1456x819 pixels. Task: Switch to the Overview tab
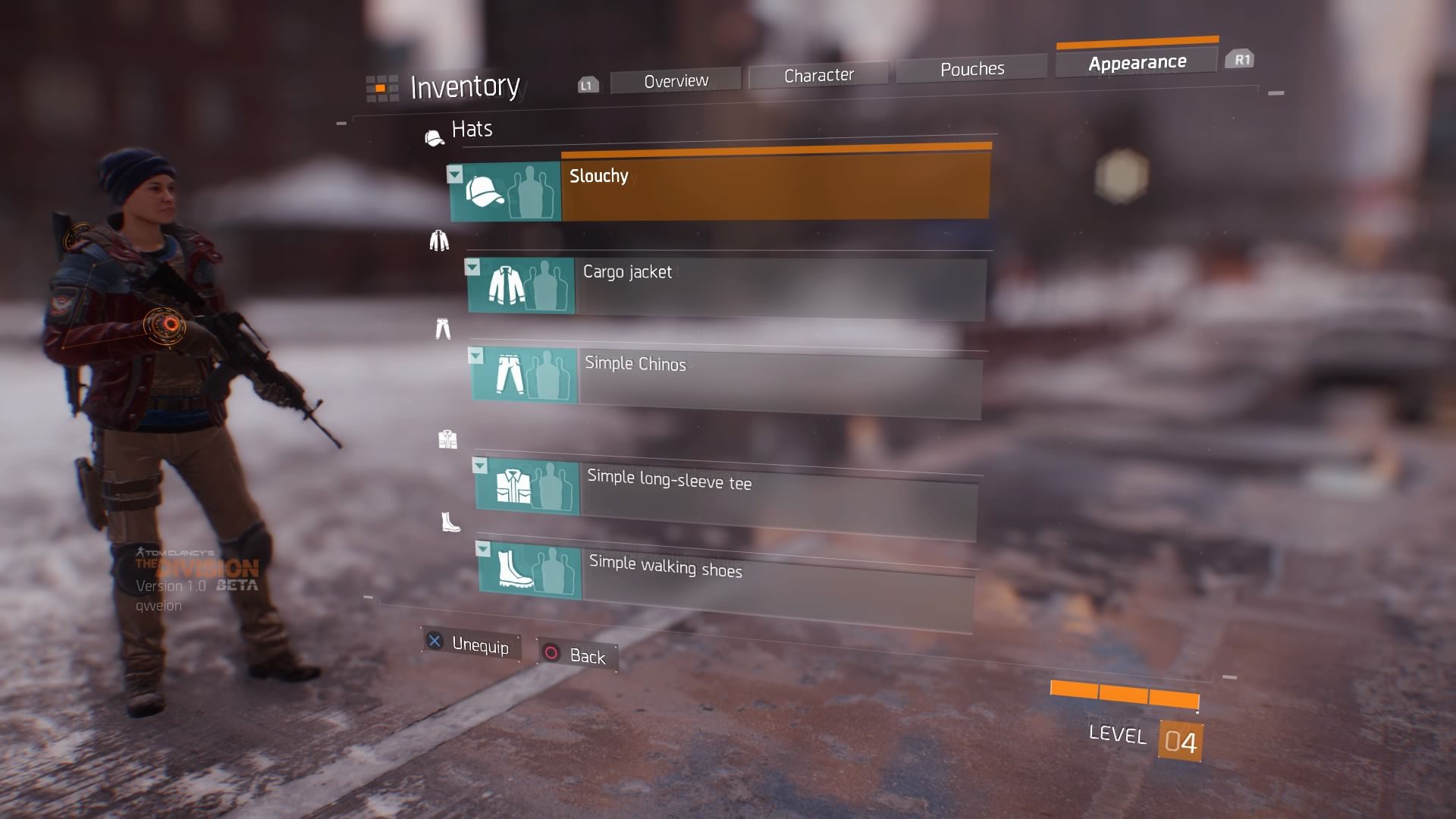point(676,80)
